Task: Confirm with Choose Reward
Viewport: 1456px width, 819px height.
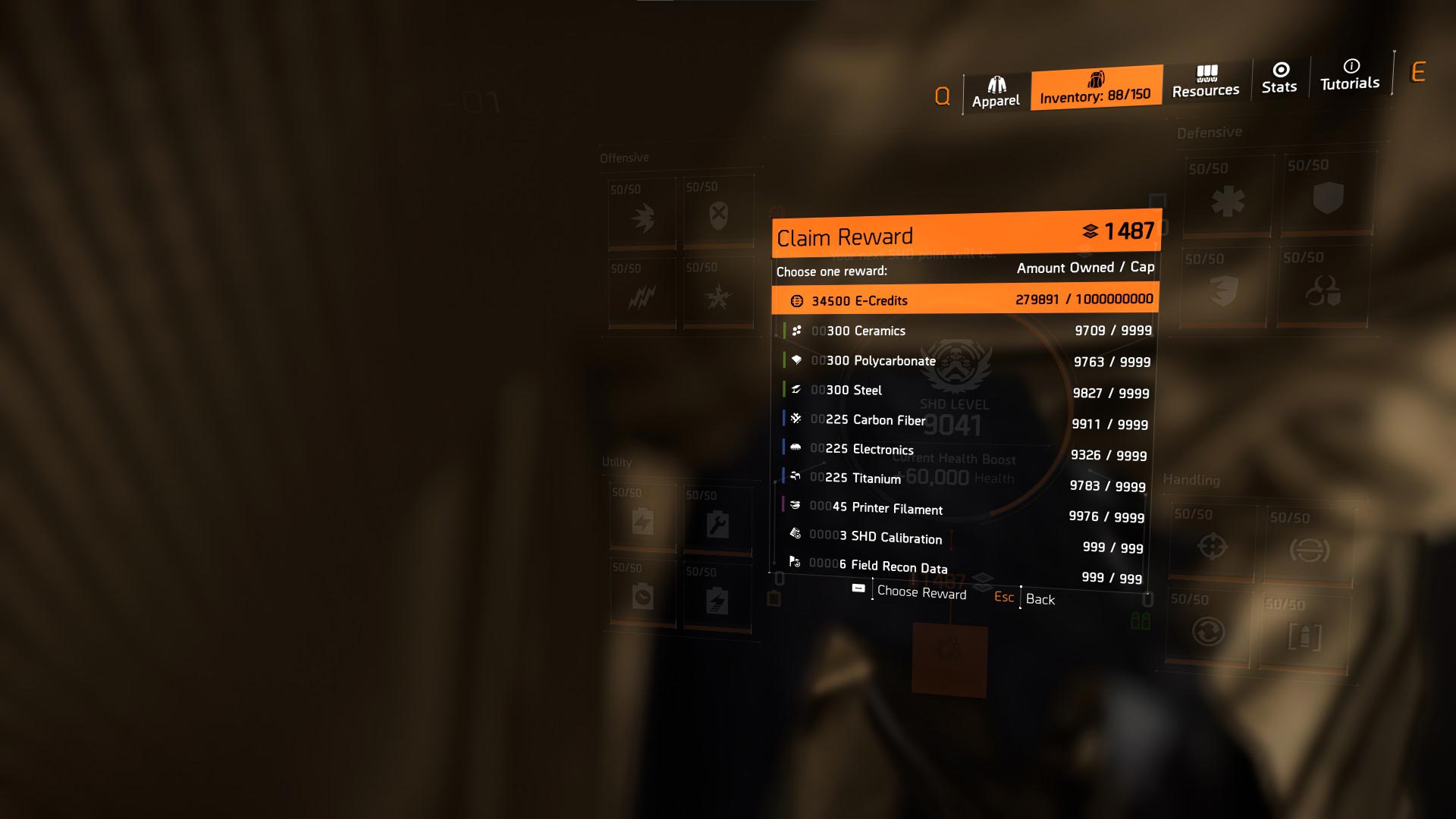Action: [x=921, y=592]
